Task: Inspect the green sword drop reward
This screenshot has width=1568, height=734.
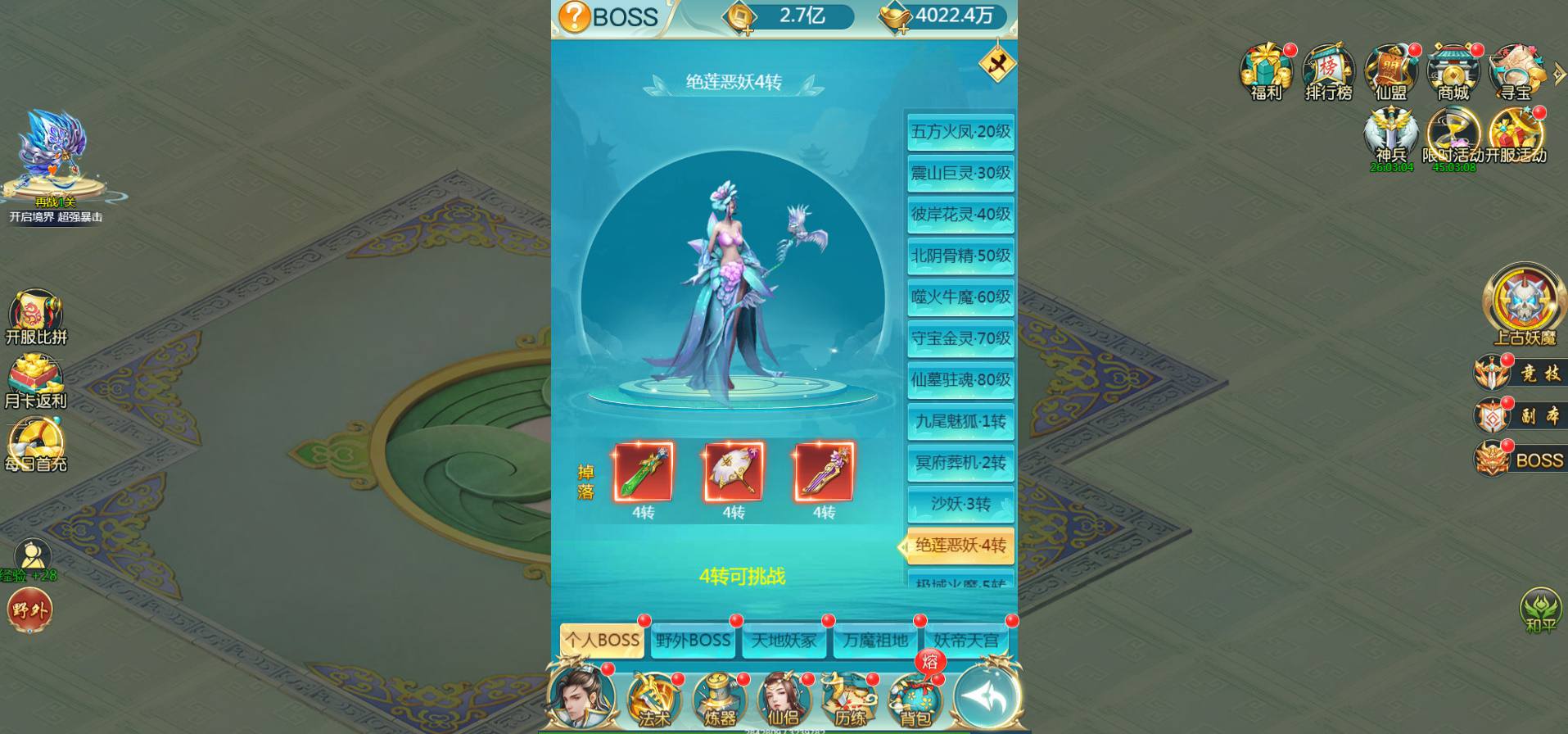Action: pos(644,472)
